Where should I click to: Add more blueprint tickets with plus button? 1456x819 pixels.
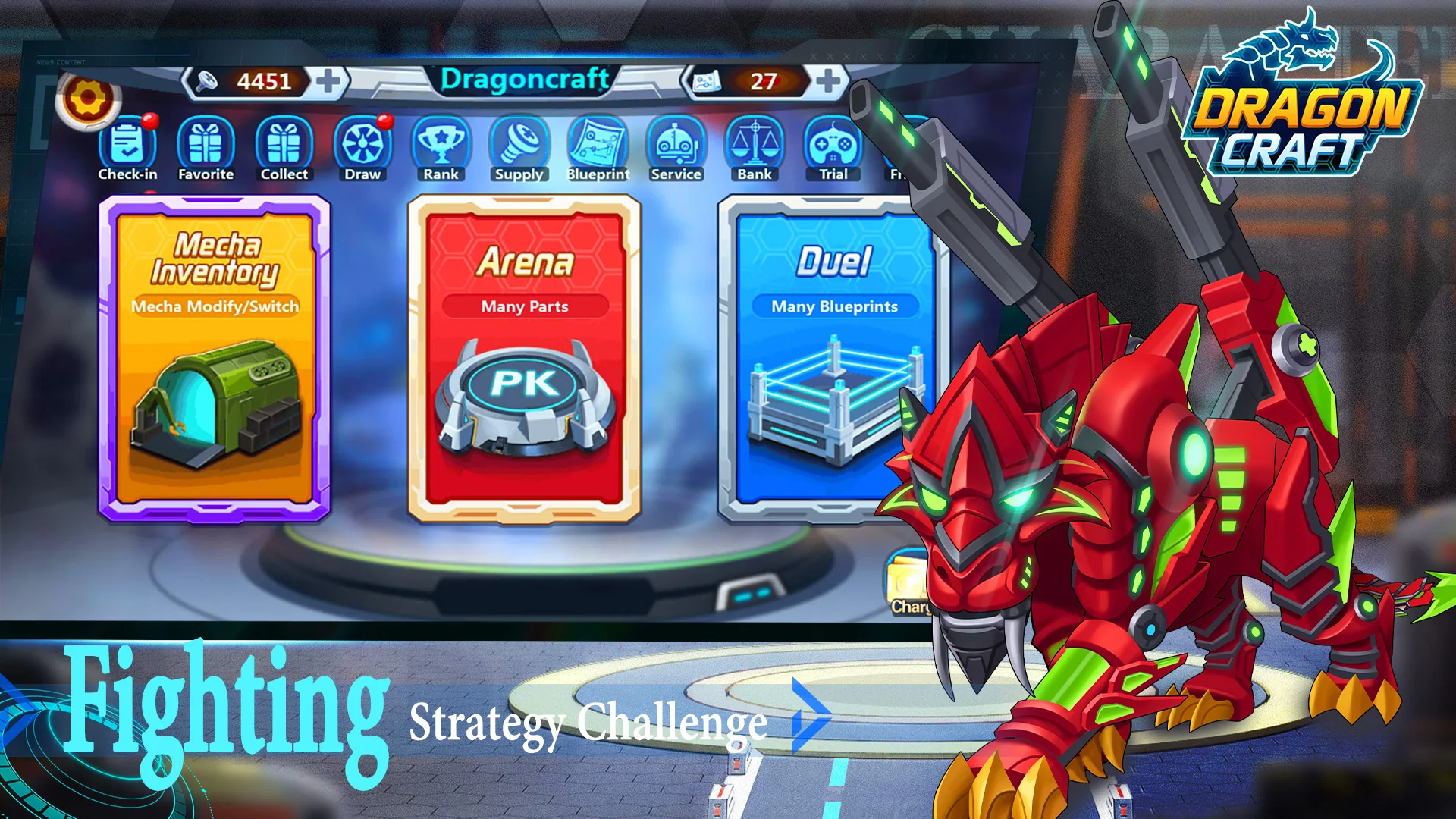pos(827,80)
